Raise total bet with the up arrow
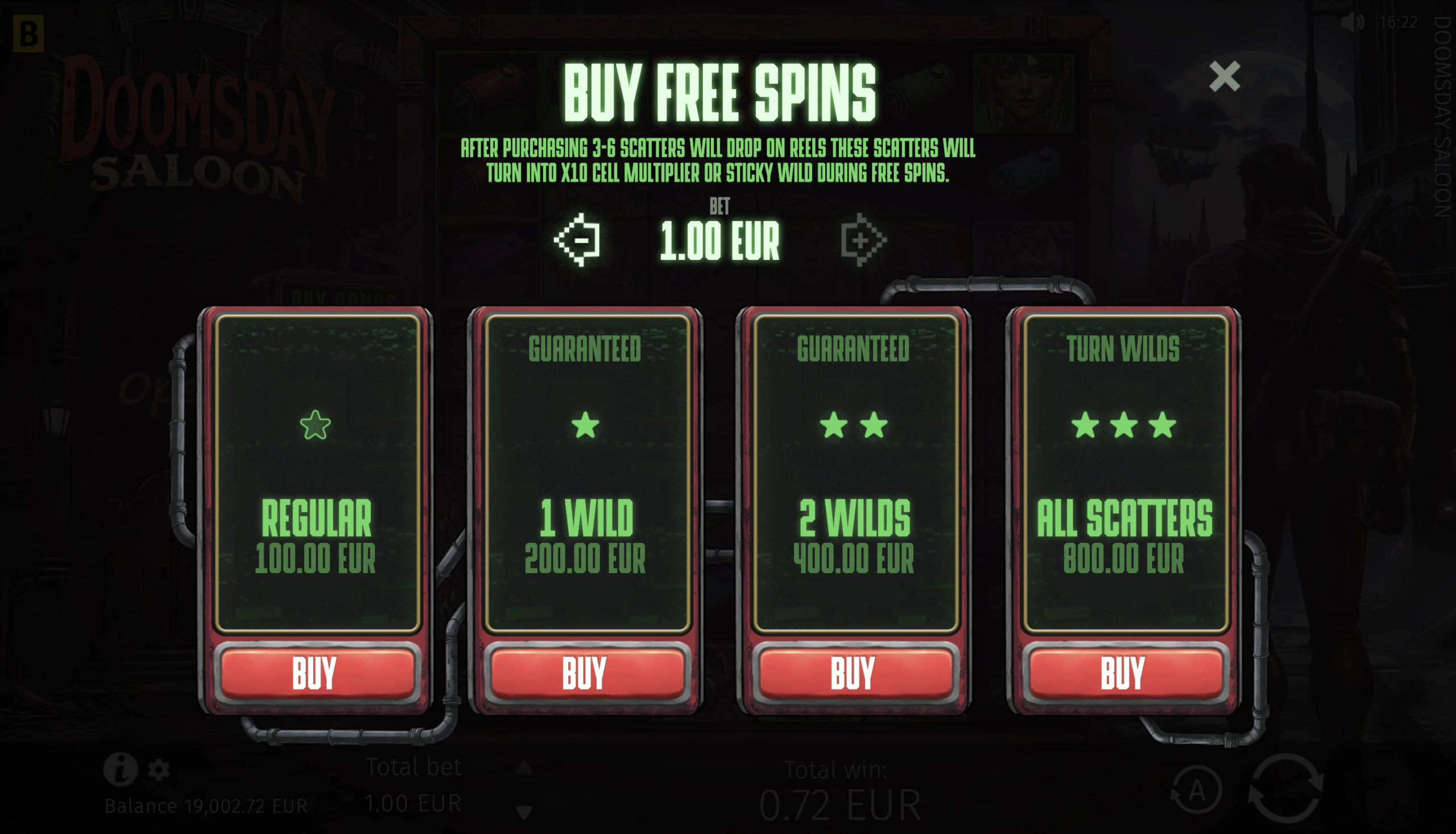This screenshot has height=834, width=1456. pos(524,767)
